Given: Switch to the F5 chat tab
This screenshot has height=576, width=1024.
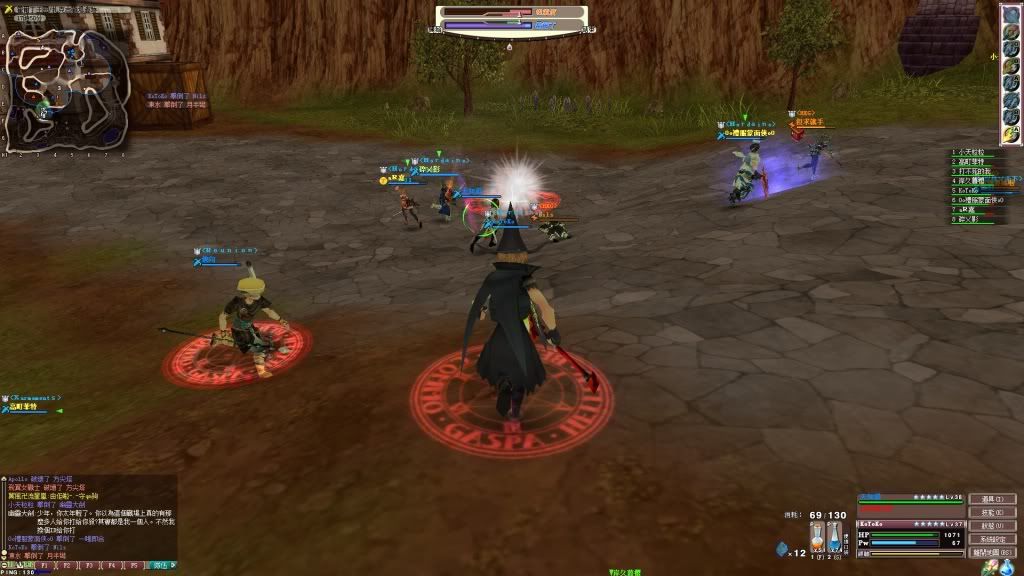Looking at the screenshot, I should (x=132, y=566).
